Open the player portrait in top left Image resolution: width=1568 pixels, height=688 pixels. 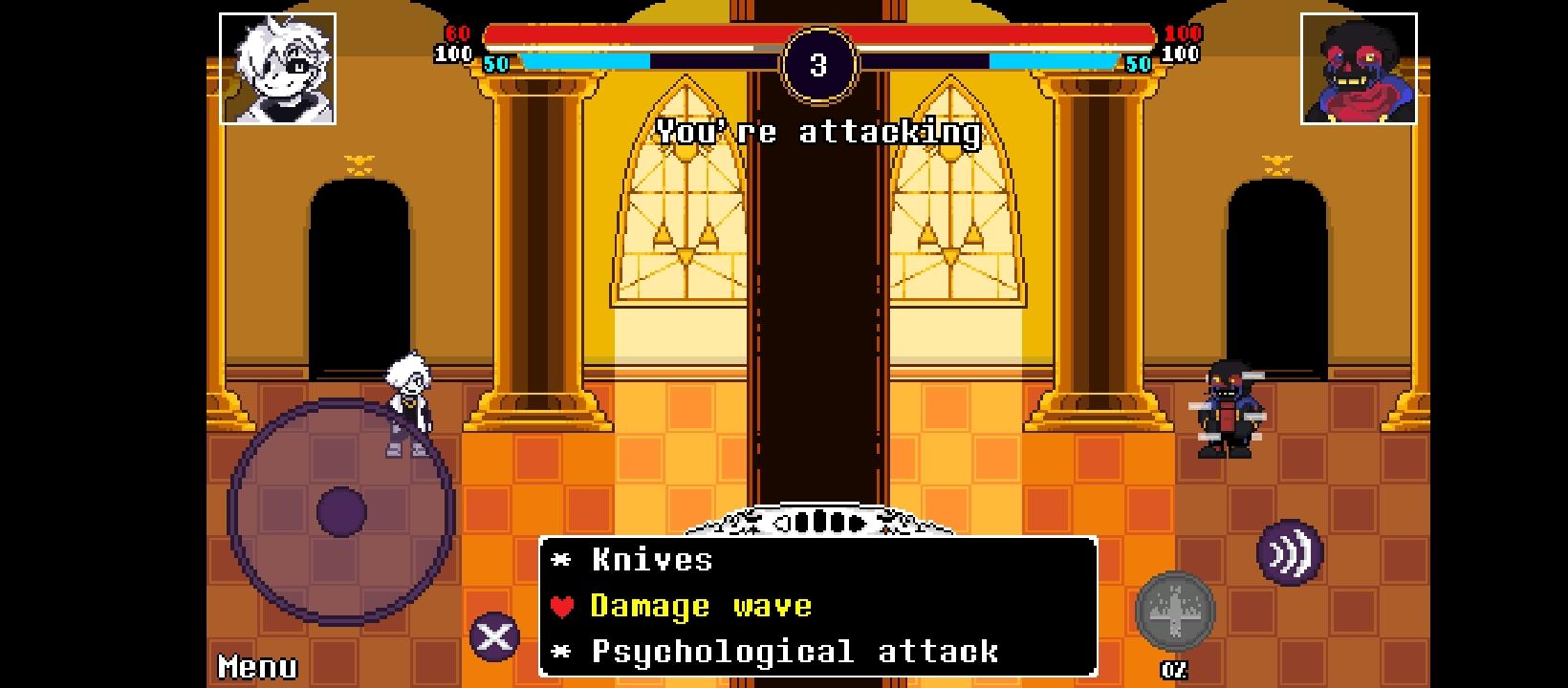tap(278, 68)
